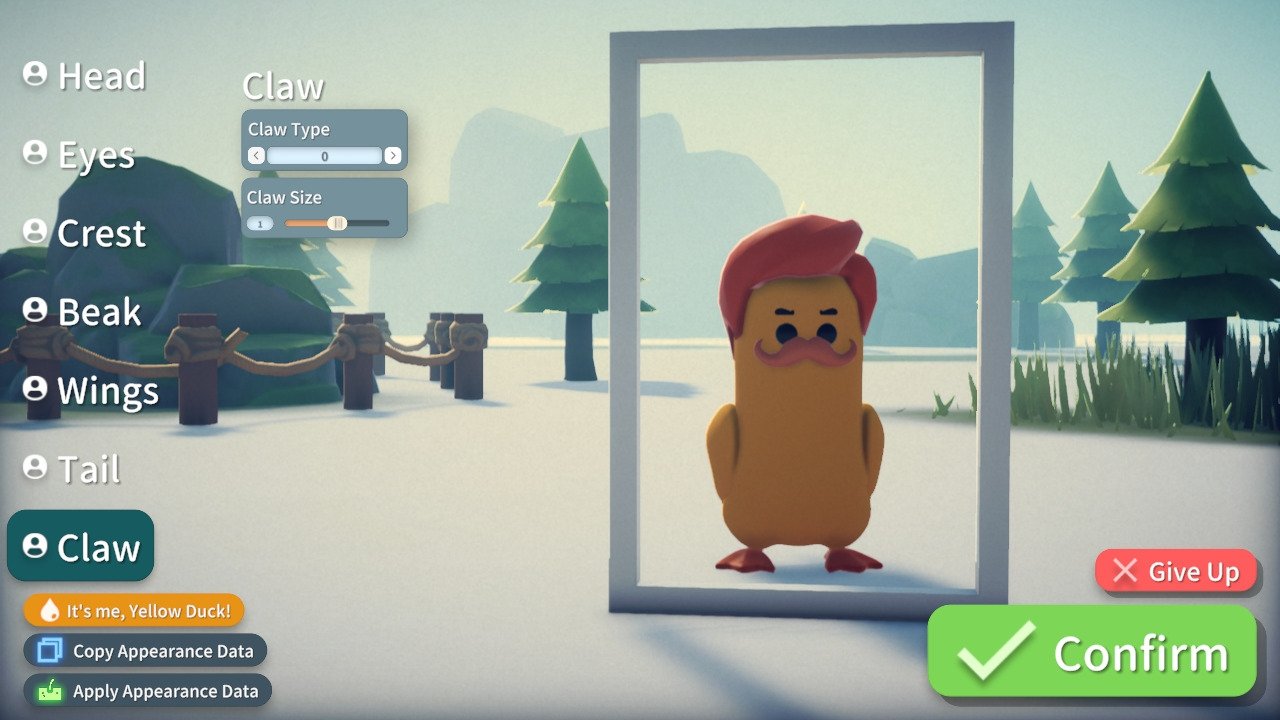Click the Claw Size slider handle
Image resolution: width=1280 pixels, height=720 pixels.
[x=337, y=223]
